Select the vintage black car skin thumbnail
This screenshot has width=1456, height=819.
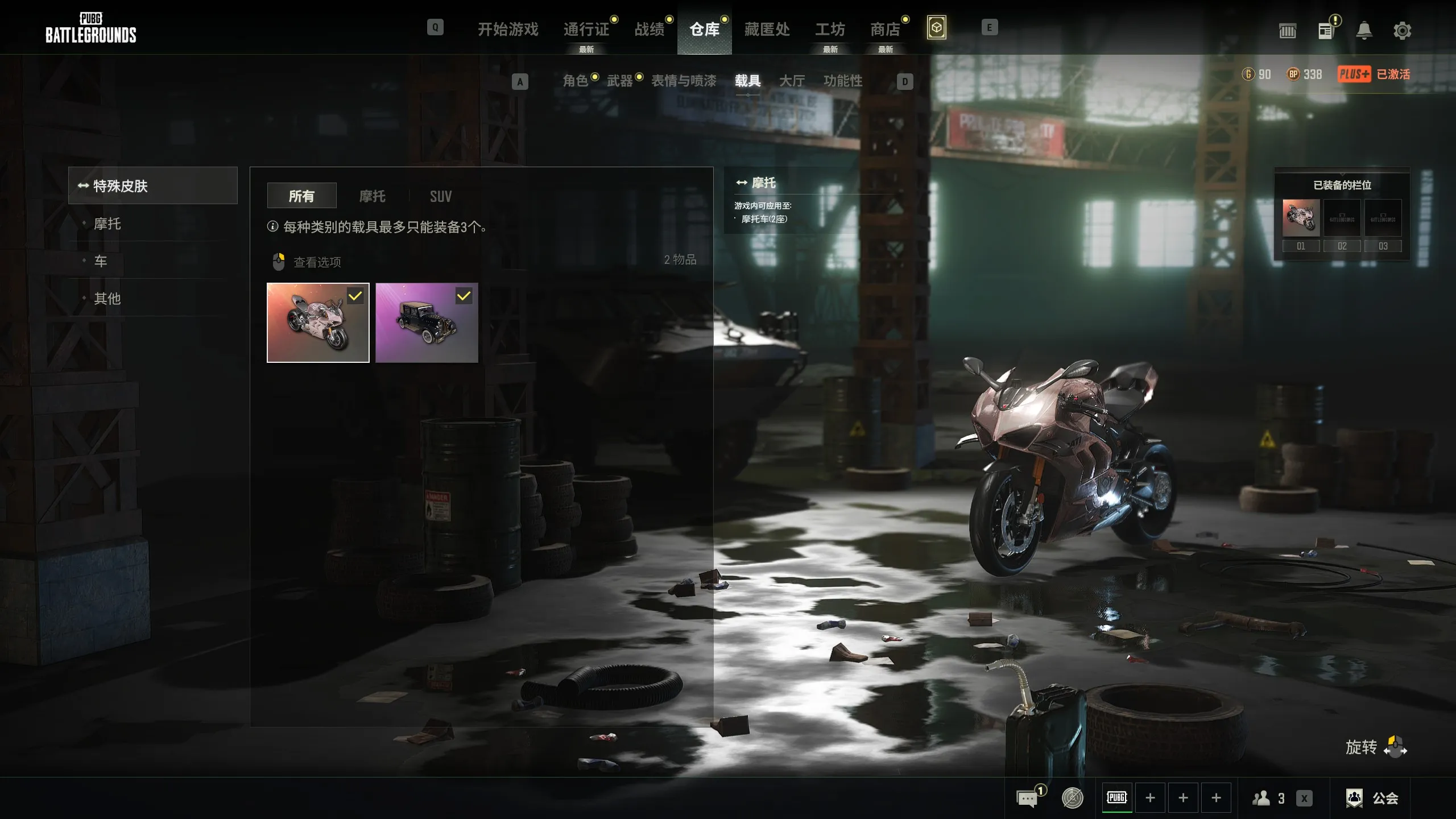427,322
